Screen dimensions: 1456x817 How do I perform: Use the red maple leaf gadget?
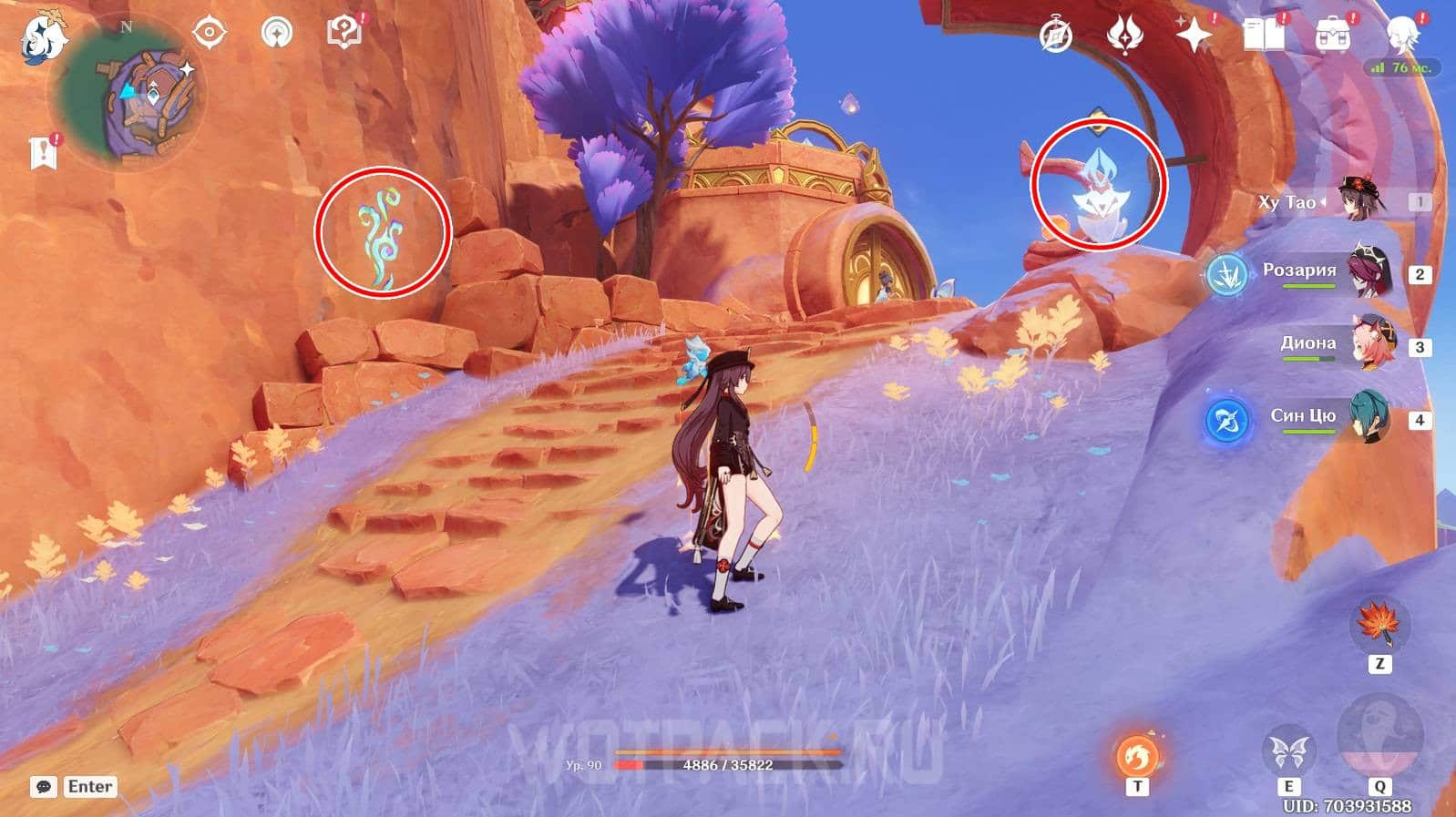click(1379, 624)
